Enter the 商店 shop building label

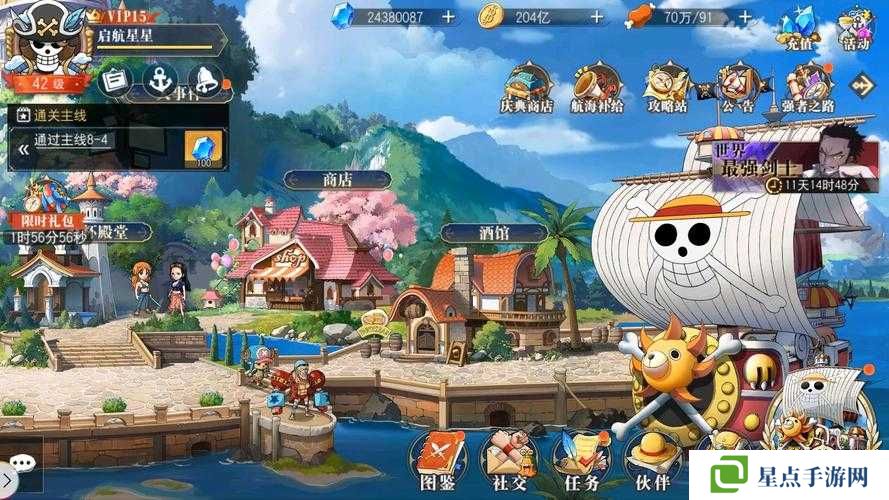tap(337, 180)
